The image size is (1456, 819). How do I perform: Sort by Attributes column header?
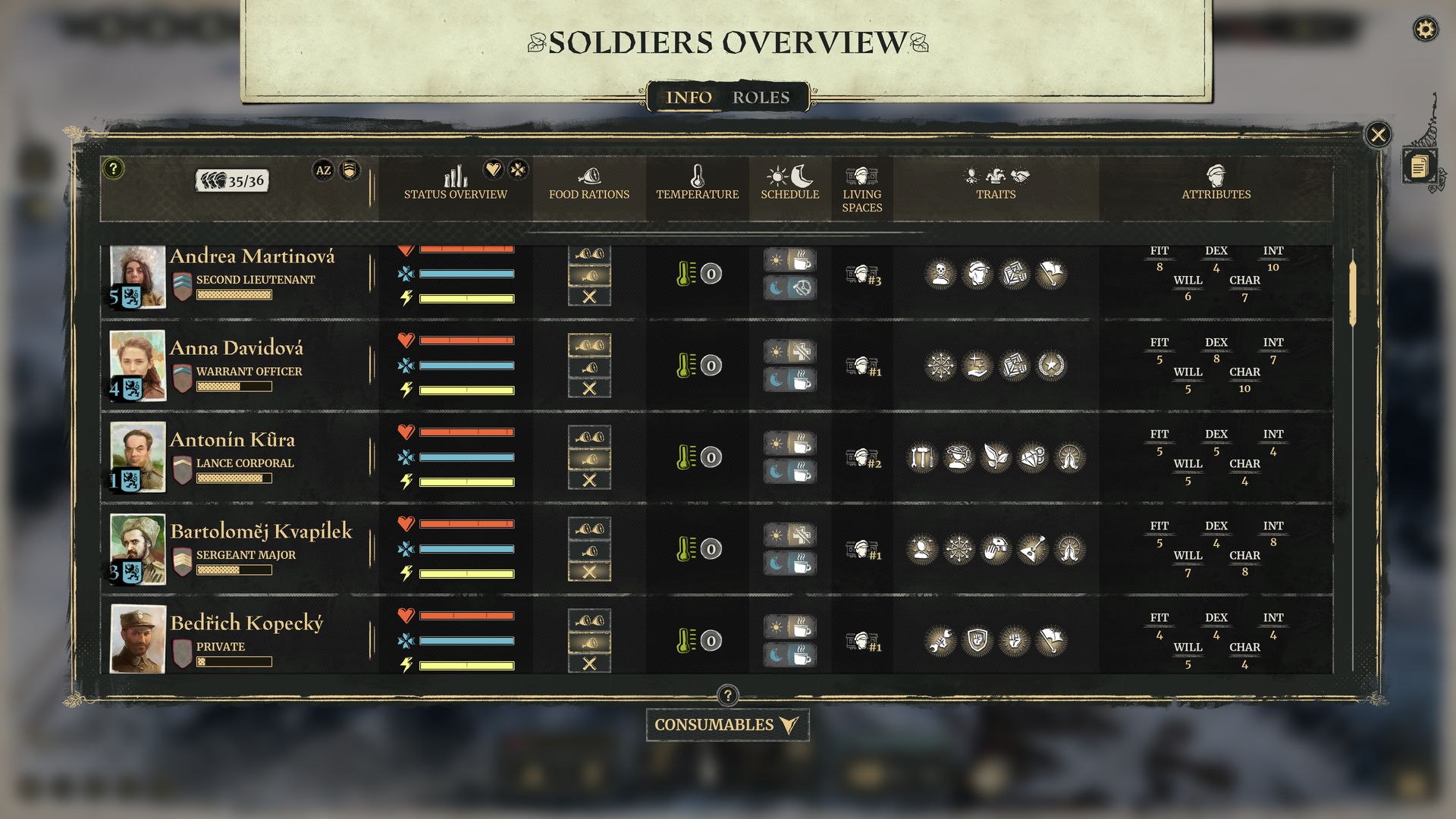[x=1216, y=184]
